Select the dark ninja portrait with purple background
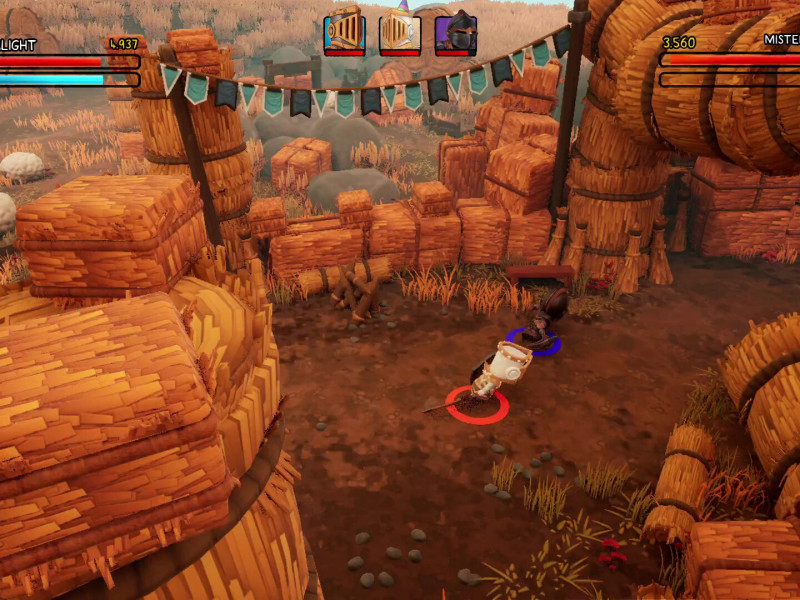This screenshot has height=600, width=800. [456, 32]
